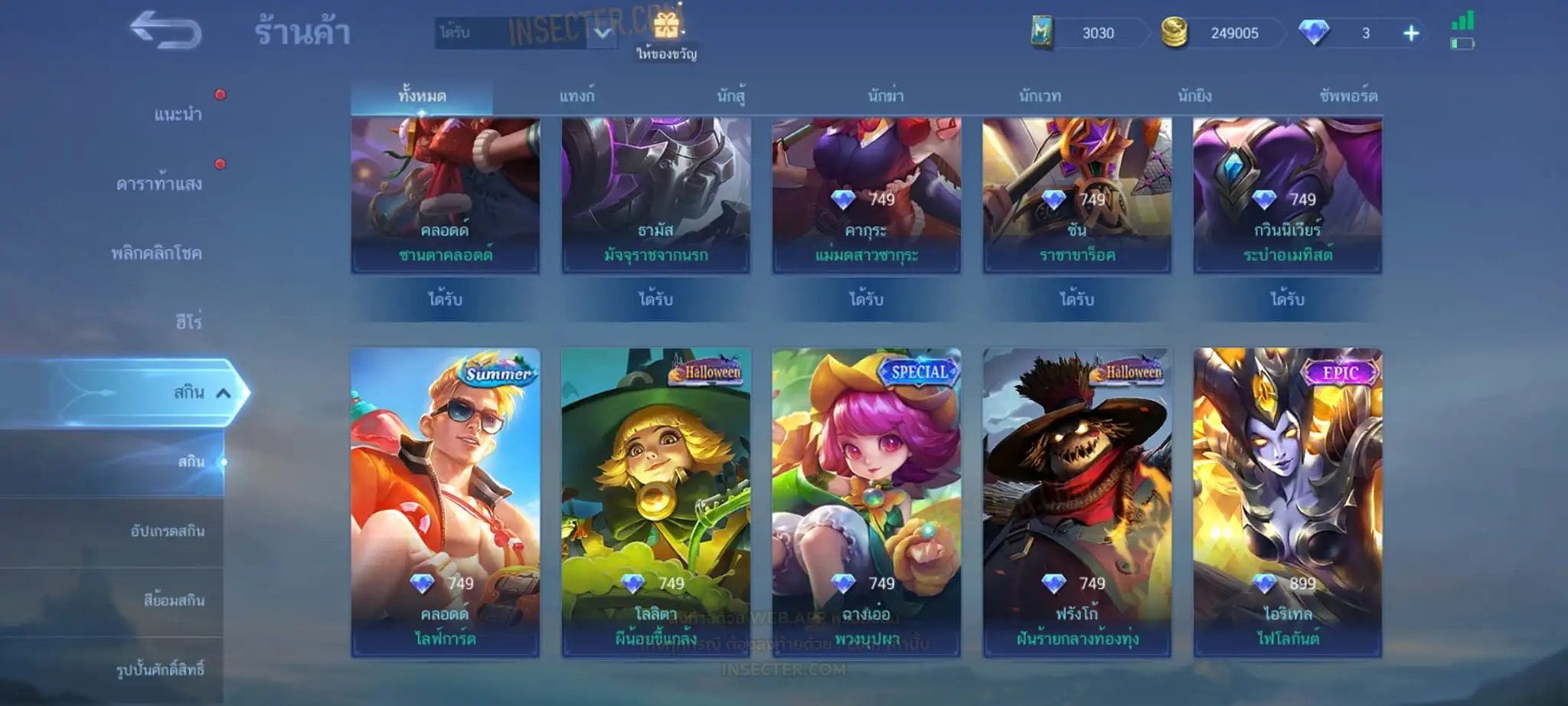Add diamonds with the plus button
The height and width of the screenshot is (706, 1568).
[1411, 34]
